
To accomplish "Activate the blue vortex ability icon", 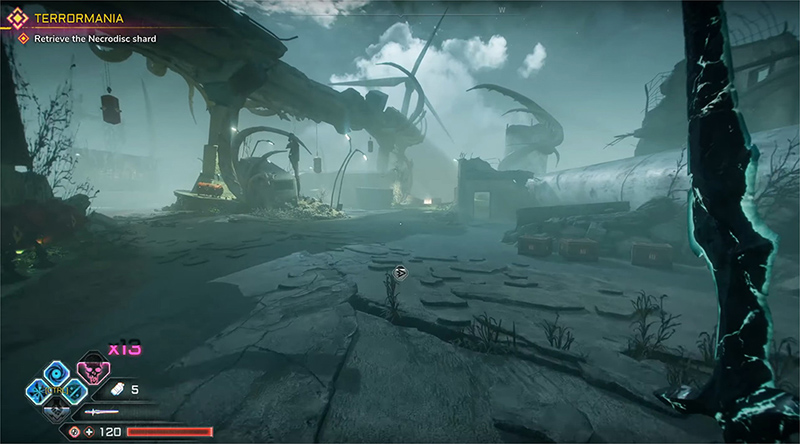I will [57, 372].
